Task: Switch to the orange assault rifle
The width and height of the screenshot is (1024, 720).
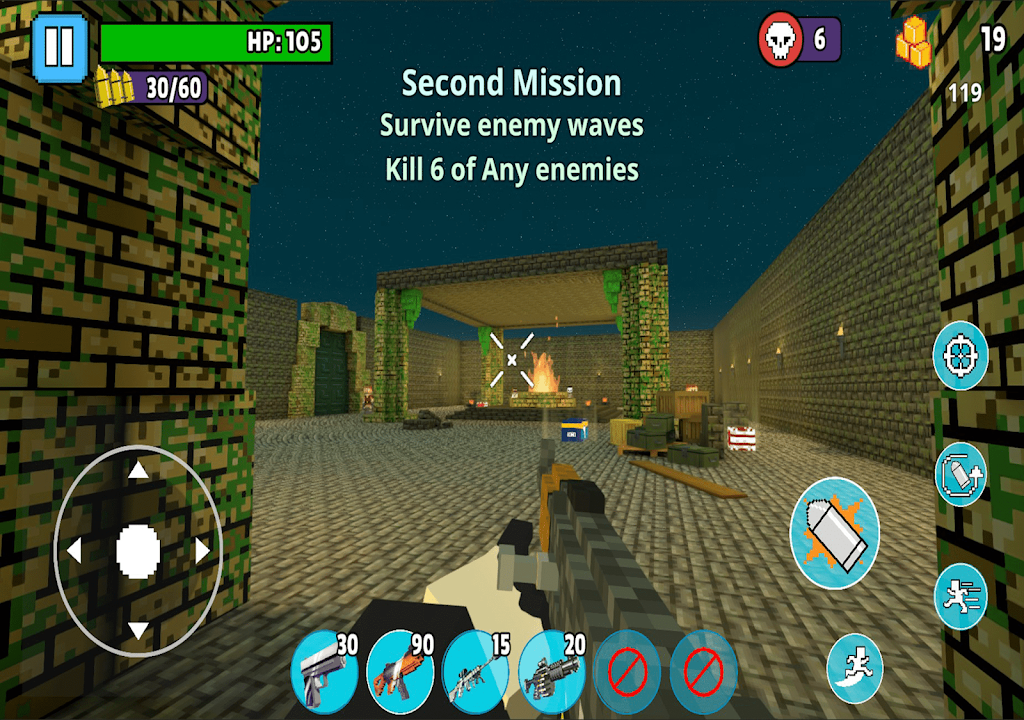Action: pos(399,672)
